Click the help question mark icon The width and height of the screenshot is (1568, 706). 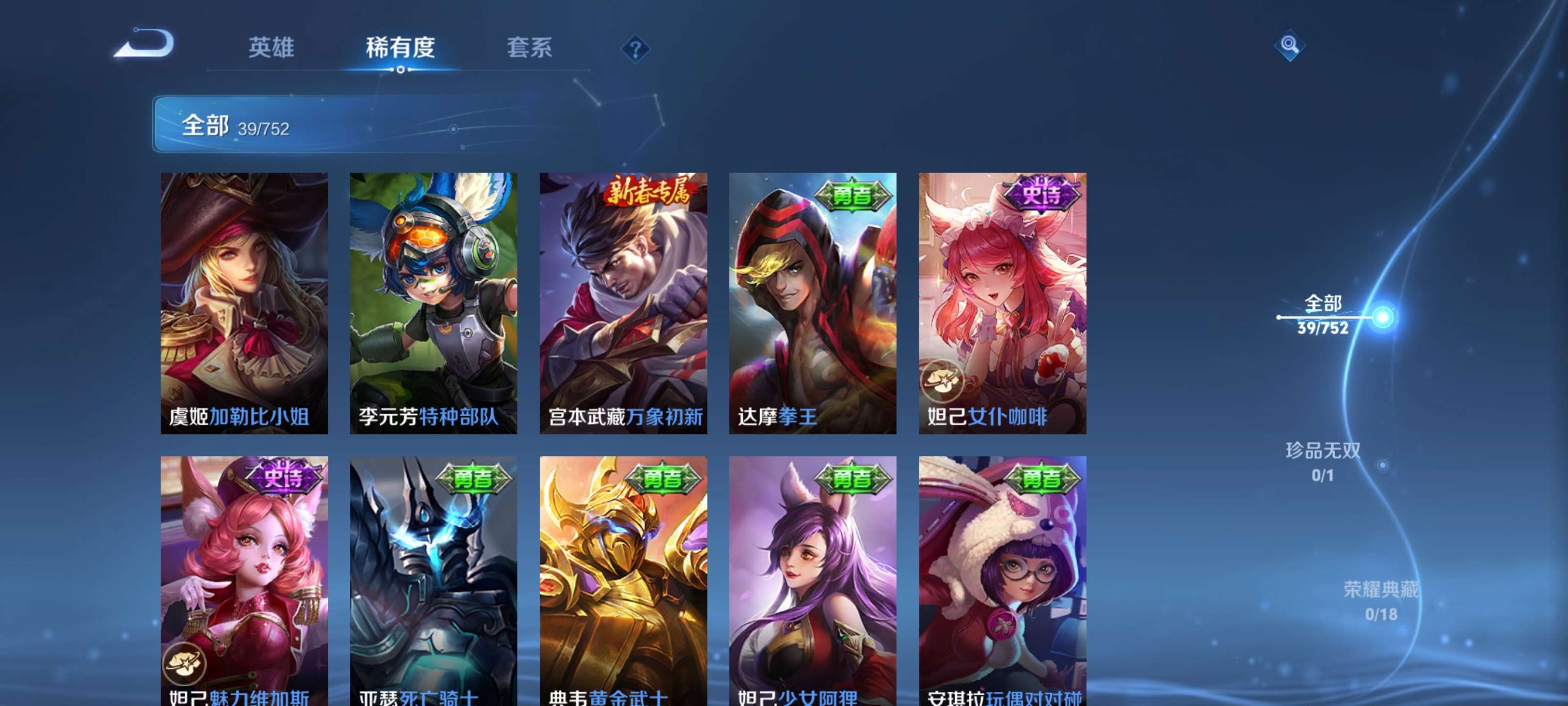pos(635,50)
